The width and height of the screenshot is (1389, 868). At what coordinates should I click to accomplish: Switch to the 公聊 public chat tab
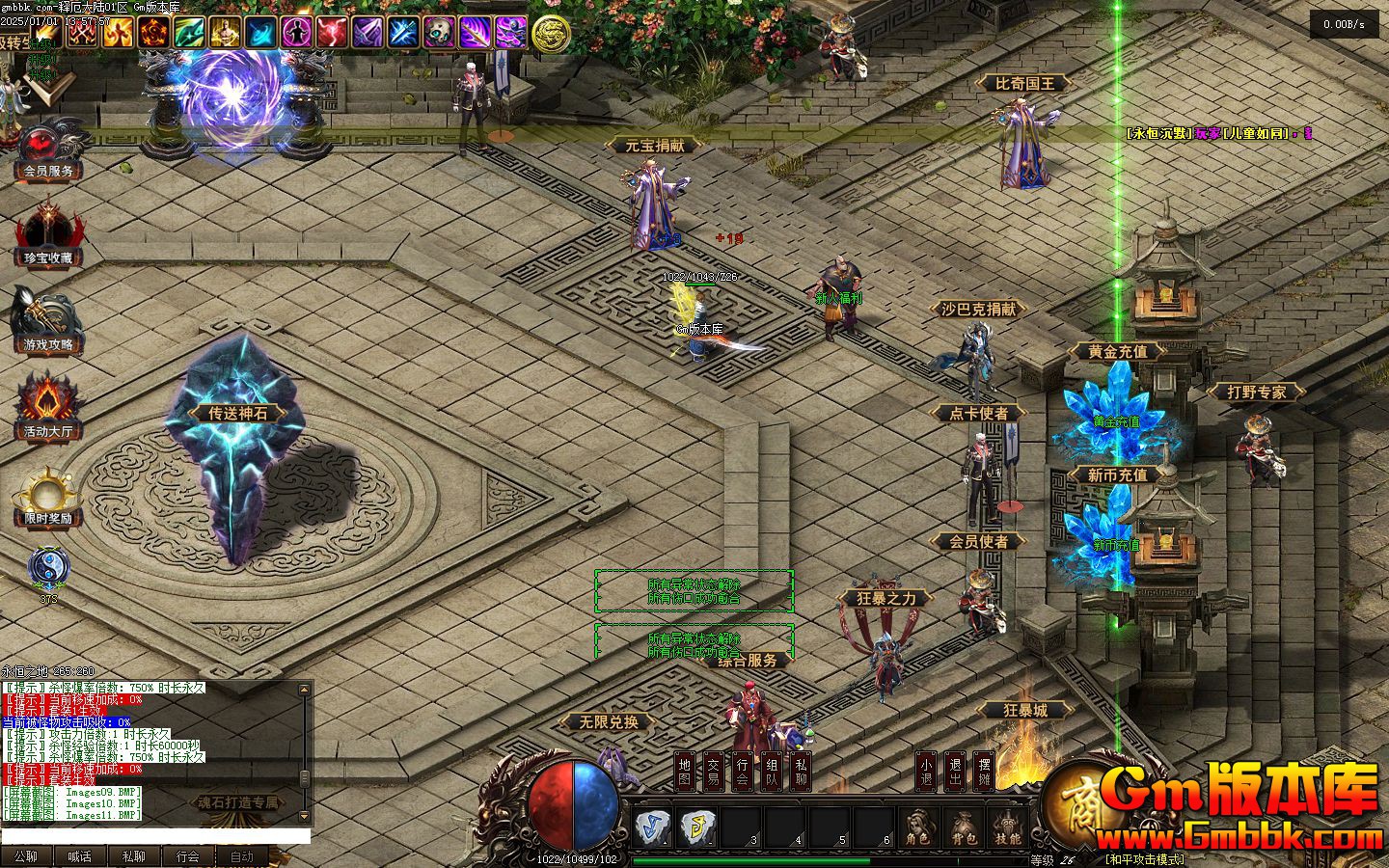tap(26, 856)
